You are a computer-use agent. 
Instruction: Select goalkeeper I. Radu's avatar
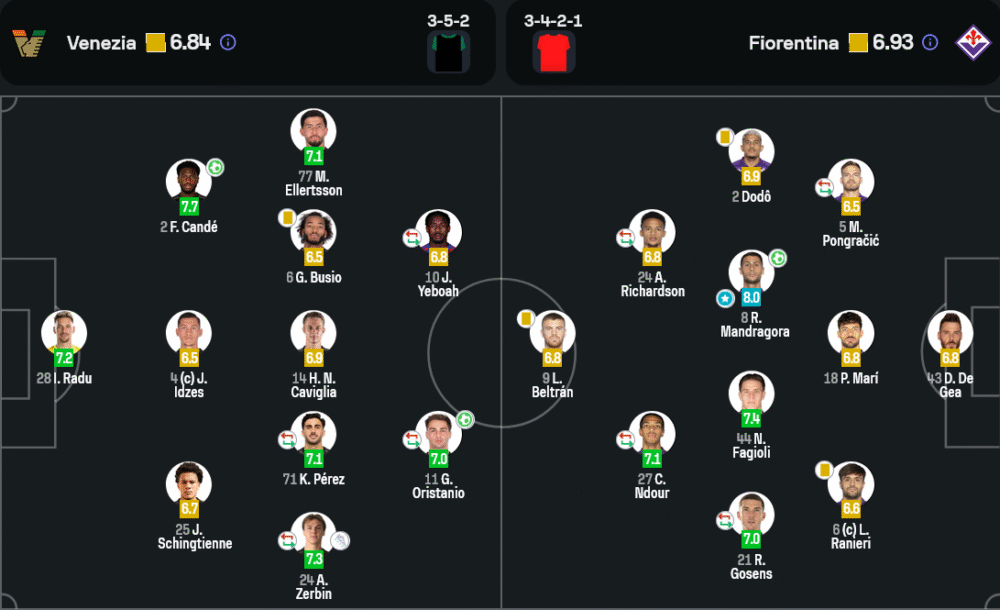[64, 333]
